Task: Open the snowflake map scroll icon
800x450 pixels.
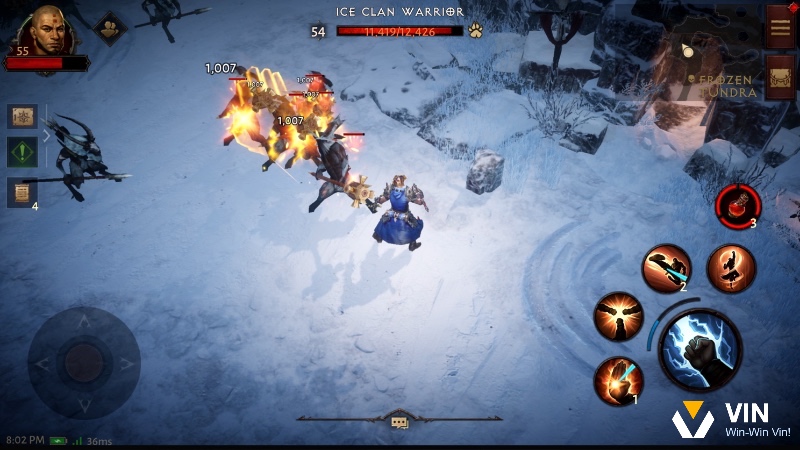Action: 23,117
